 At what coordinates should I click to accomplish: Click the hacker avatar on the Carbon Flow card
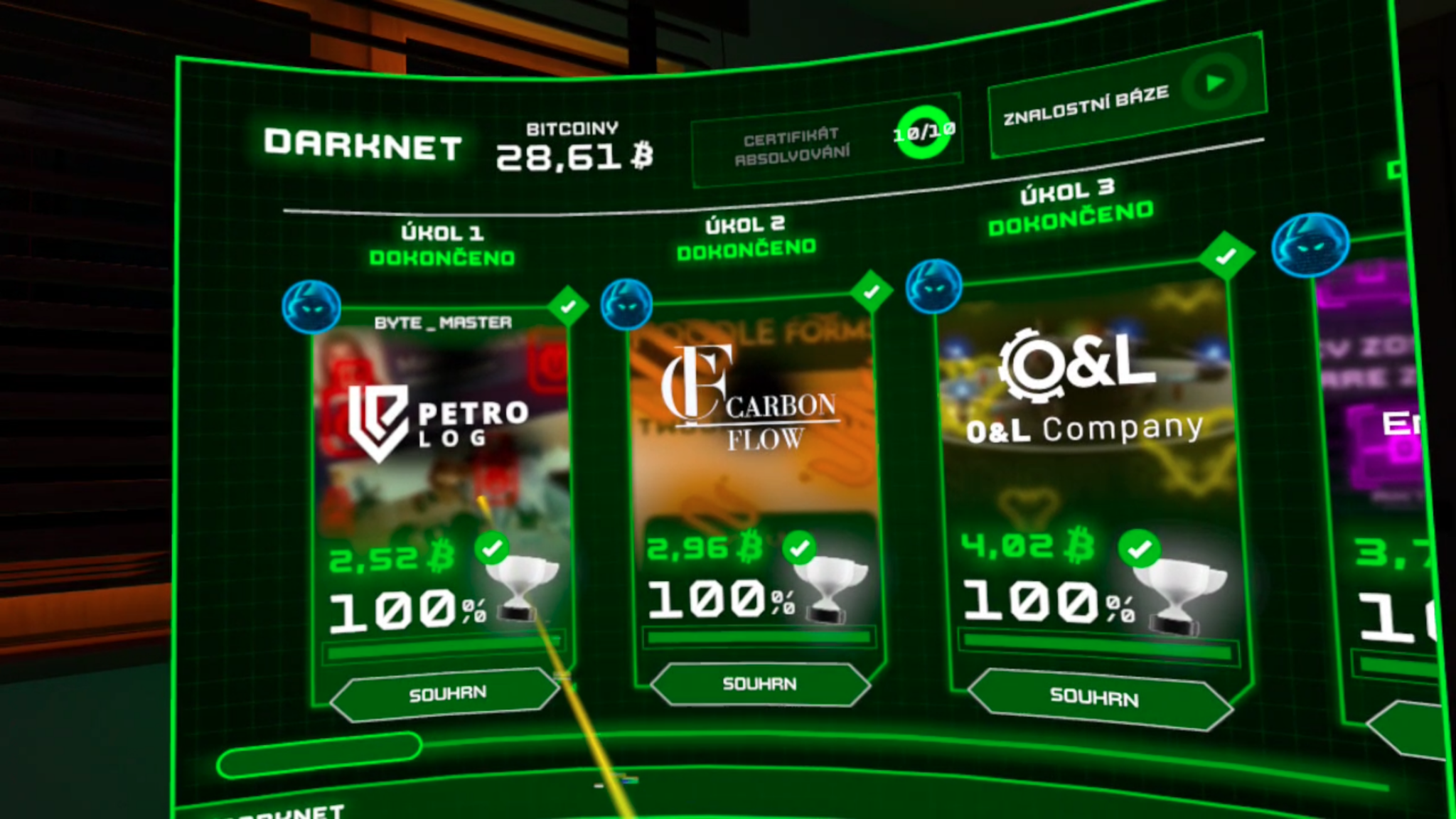tap(626, 304)
